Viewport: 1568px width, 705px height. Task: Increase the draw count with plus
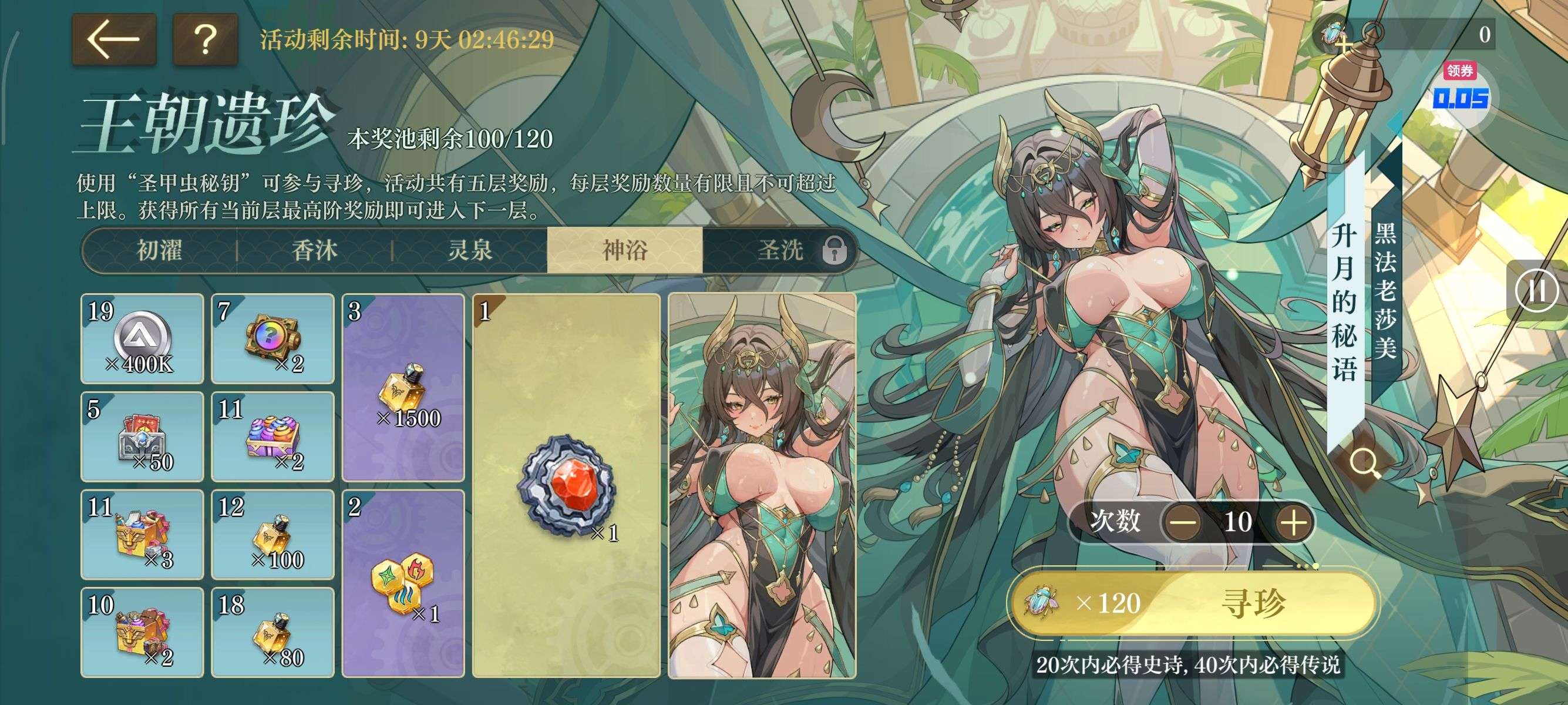[1294, 522]
